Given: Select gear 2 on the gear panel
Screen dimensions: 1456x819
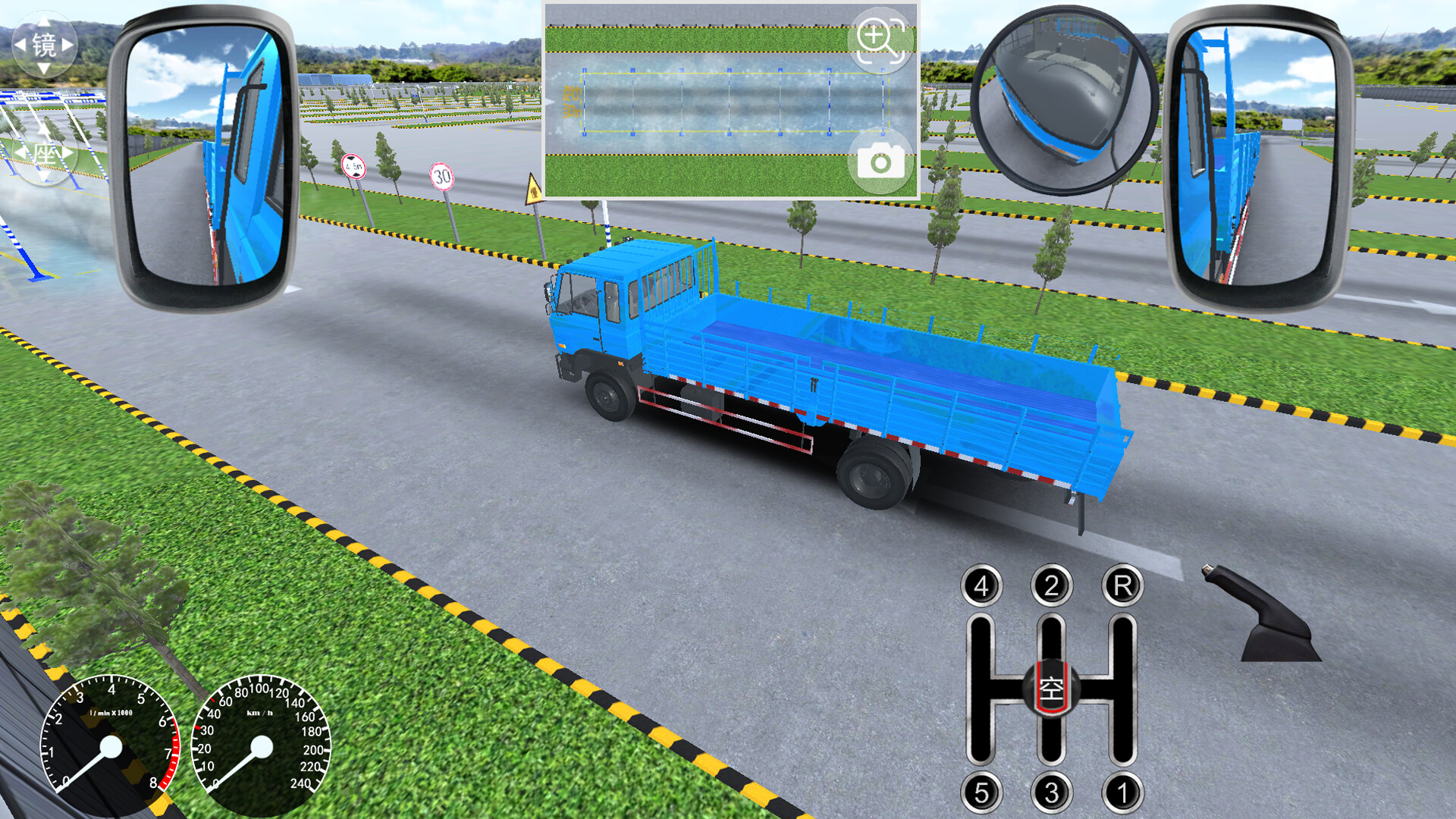Looking at the screenshot, I should point(1051,585).
